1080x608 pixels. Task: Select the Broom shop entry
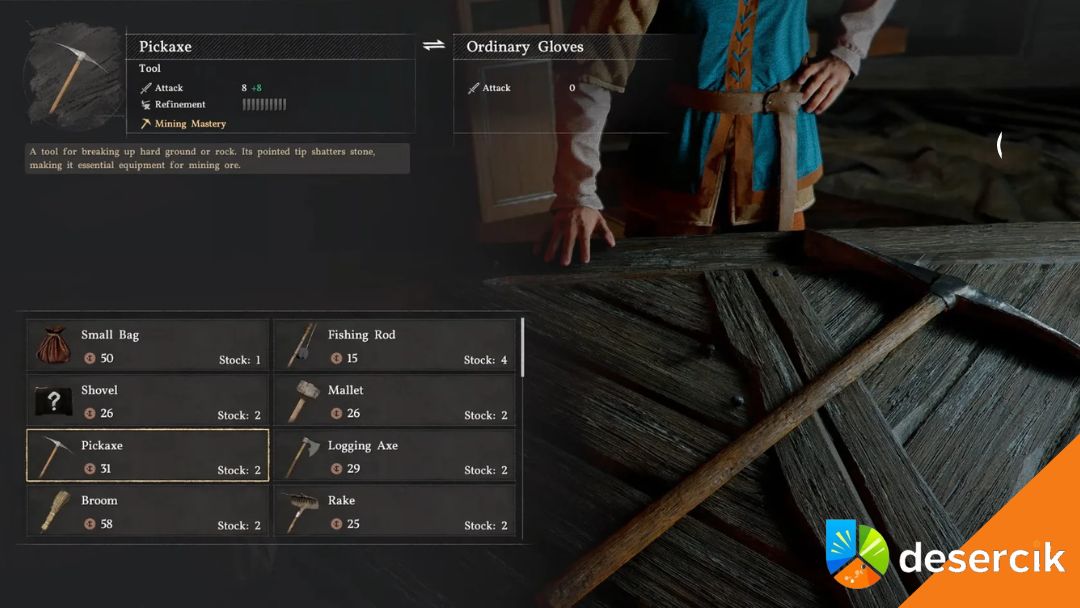coord(147,511)
